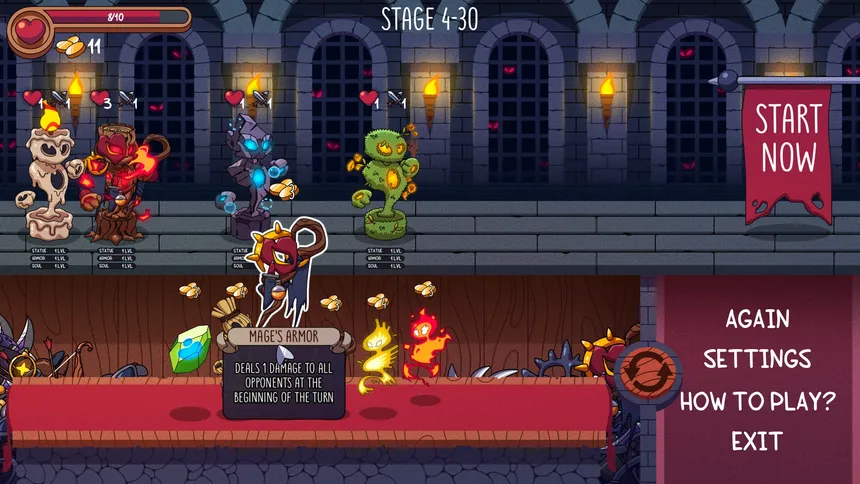Open the How to Play help

tap(757, 401)
